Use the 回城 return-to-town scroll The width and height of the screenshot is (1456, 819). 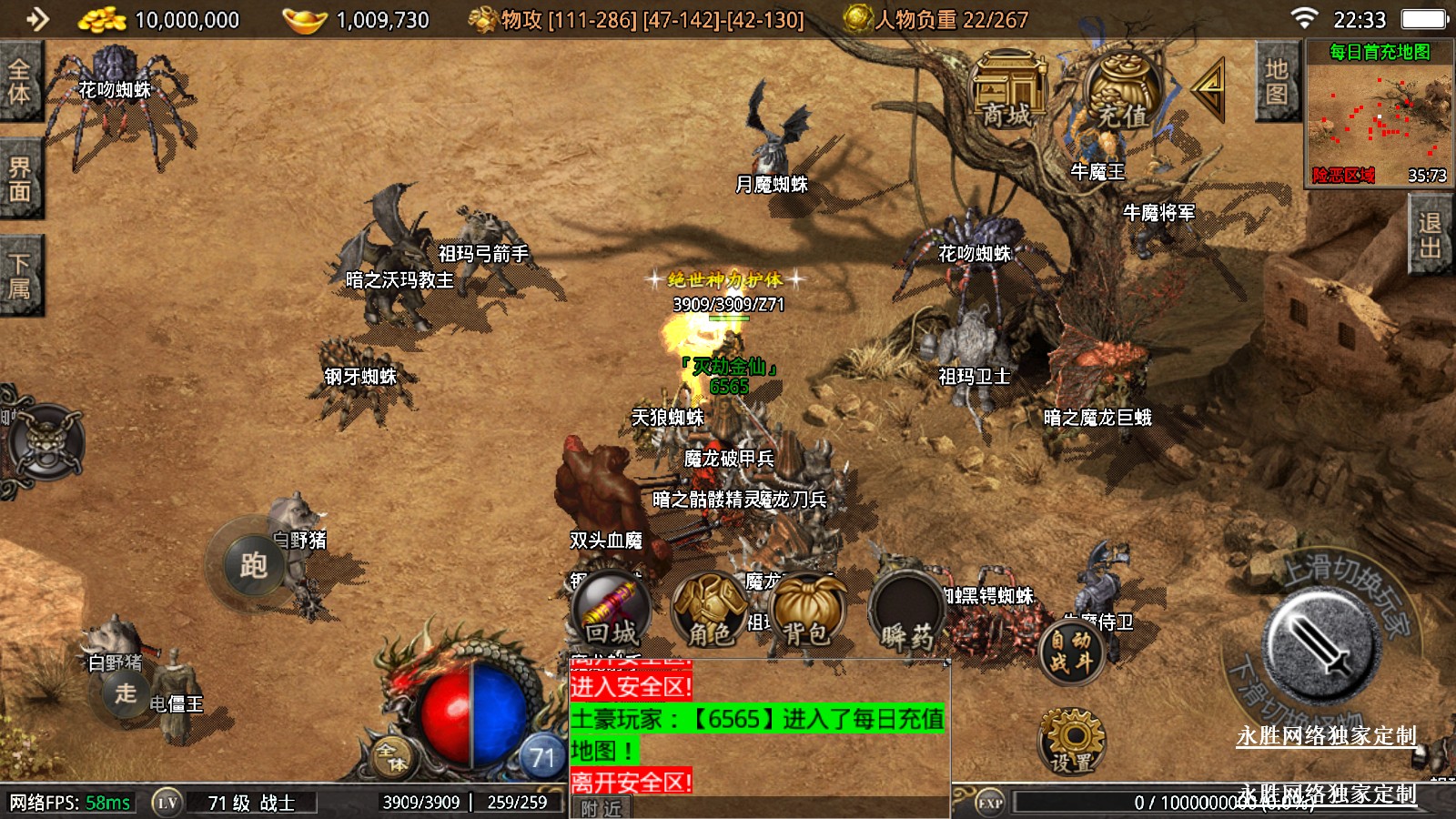point(611,610)
